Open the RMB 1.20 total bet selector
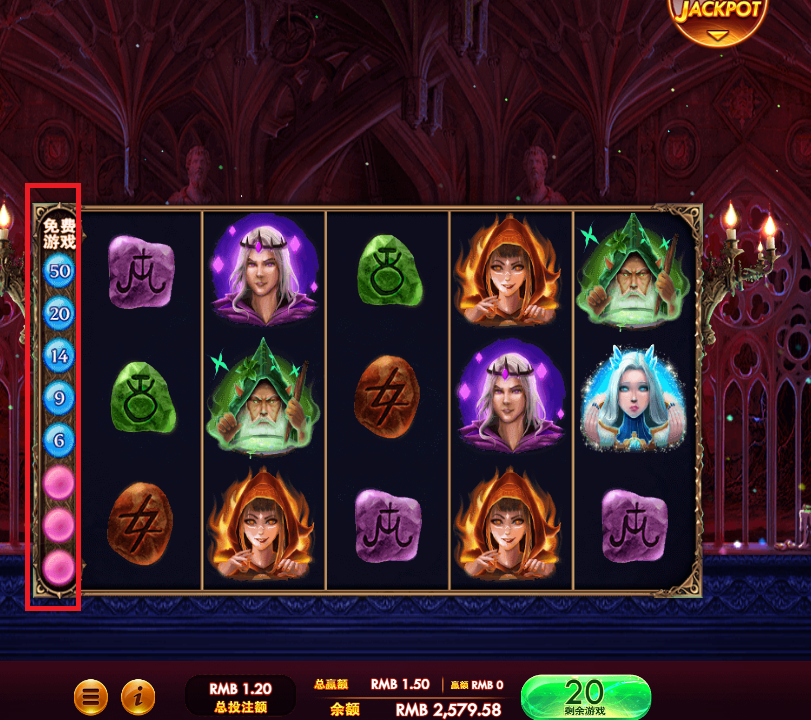 [x=240, y=696]
